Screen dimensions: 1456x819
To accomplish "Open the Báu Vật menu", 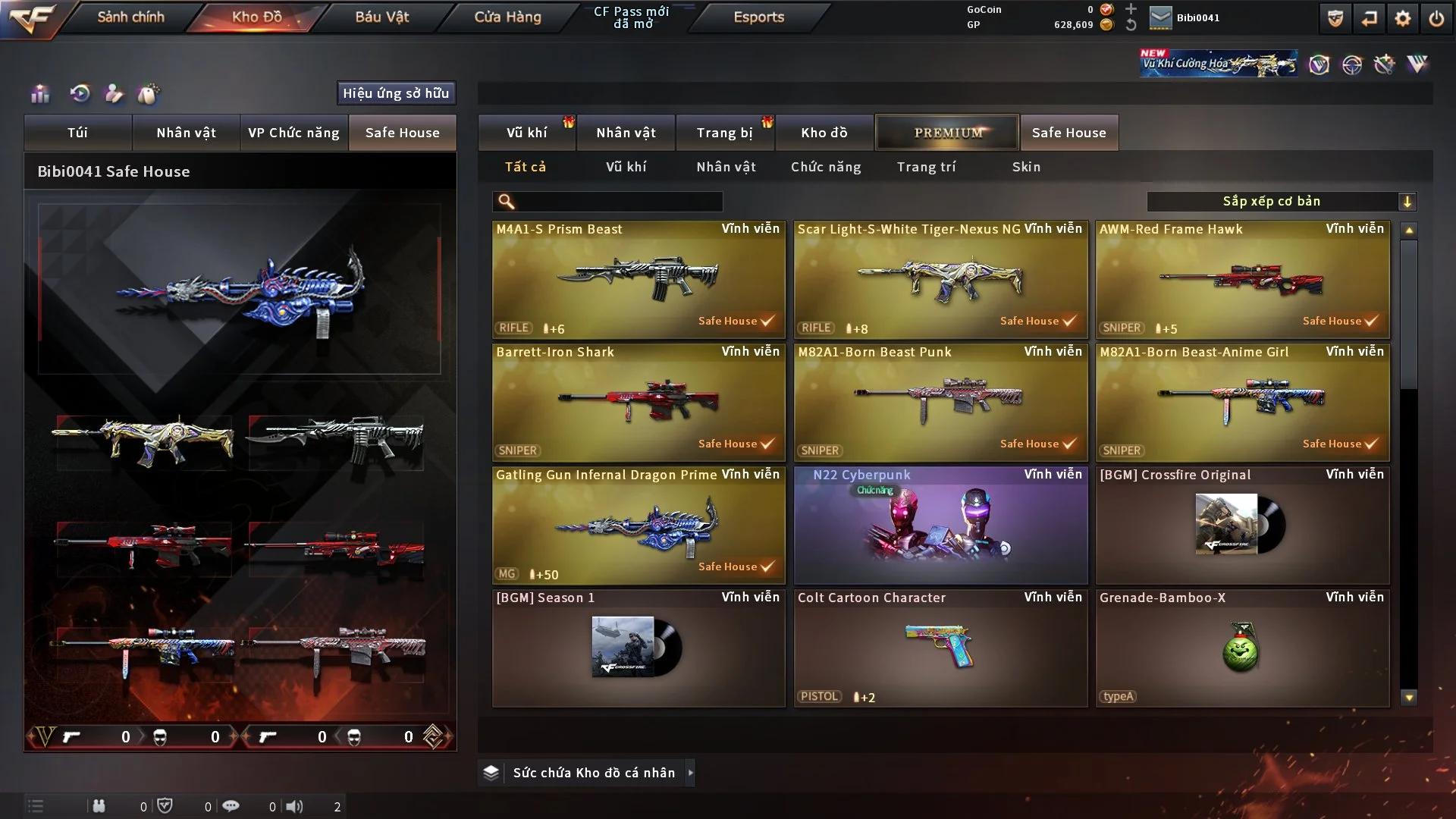I will (x=381, y=17).
